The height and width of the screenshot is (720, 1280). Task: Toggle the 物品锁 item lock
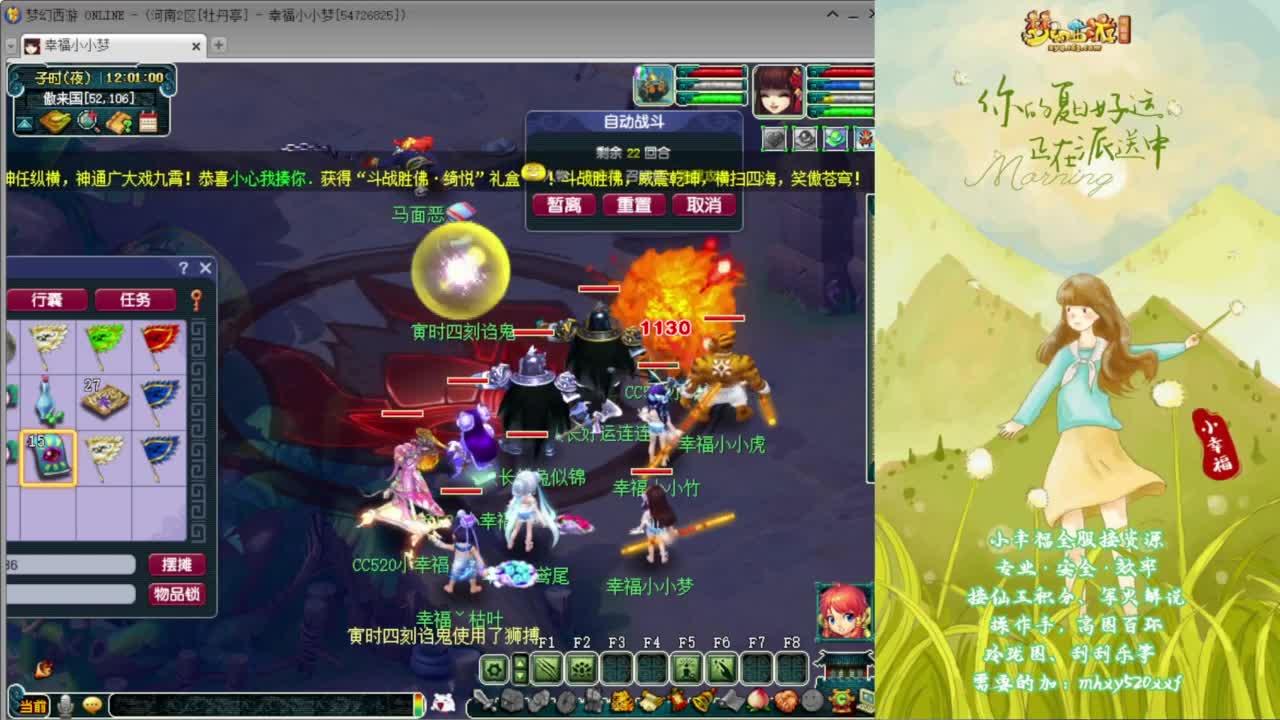[178, 594]
